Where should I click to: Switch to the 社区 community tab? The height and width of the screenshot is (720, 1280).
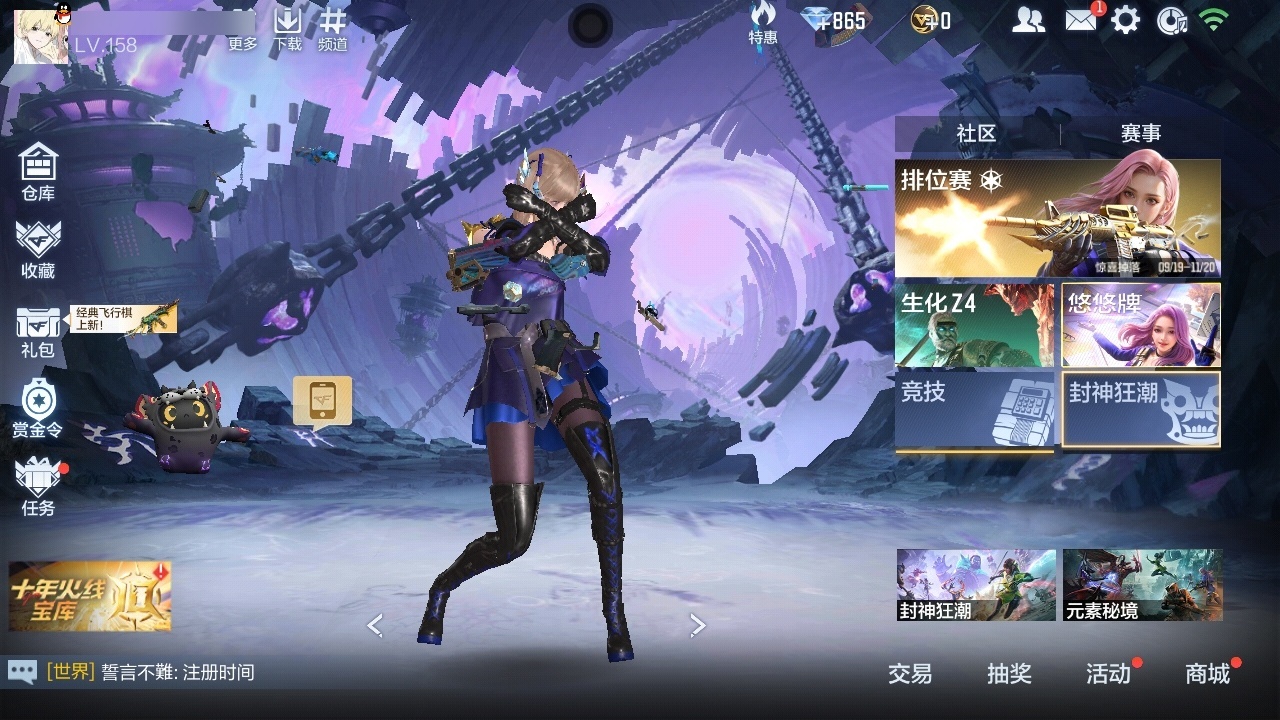pyautogui.click(x=976, y=133)
